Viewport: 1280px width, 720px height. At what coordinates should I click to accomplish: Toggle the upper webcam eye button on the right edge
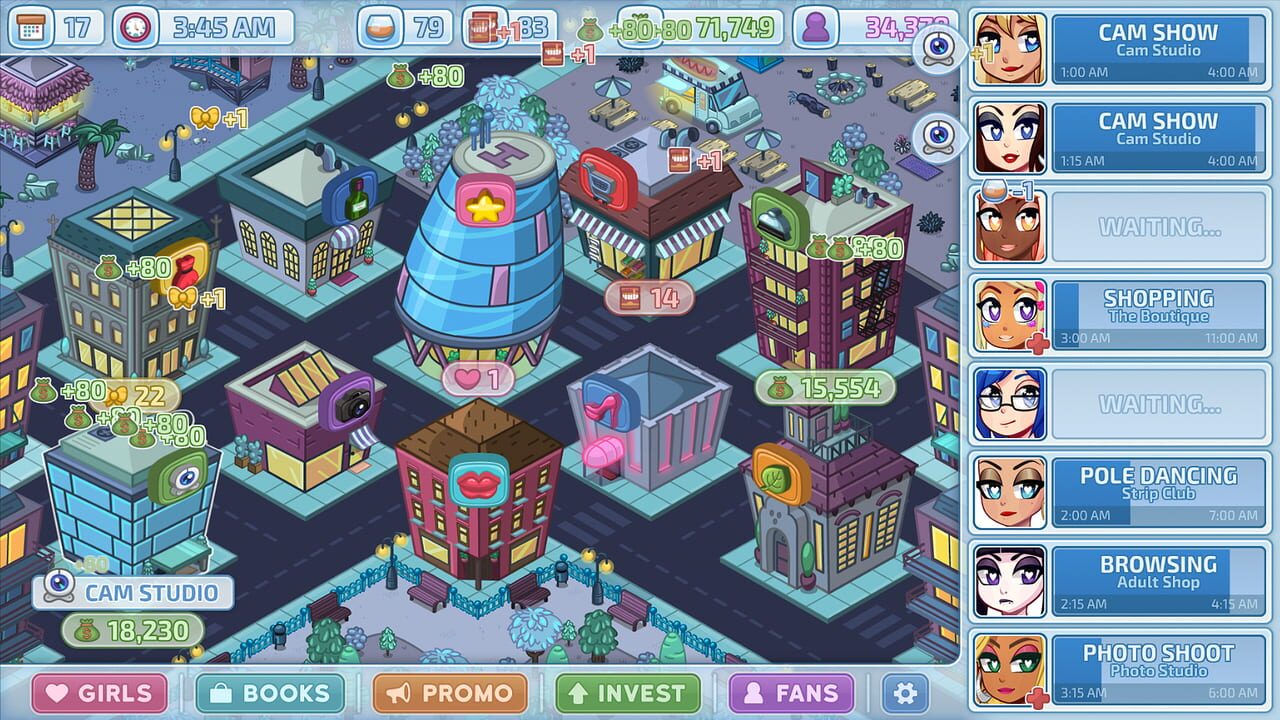[937, 46]
